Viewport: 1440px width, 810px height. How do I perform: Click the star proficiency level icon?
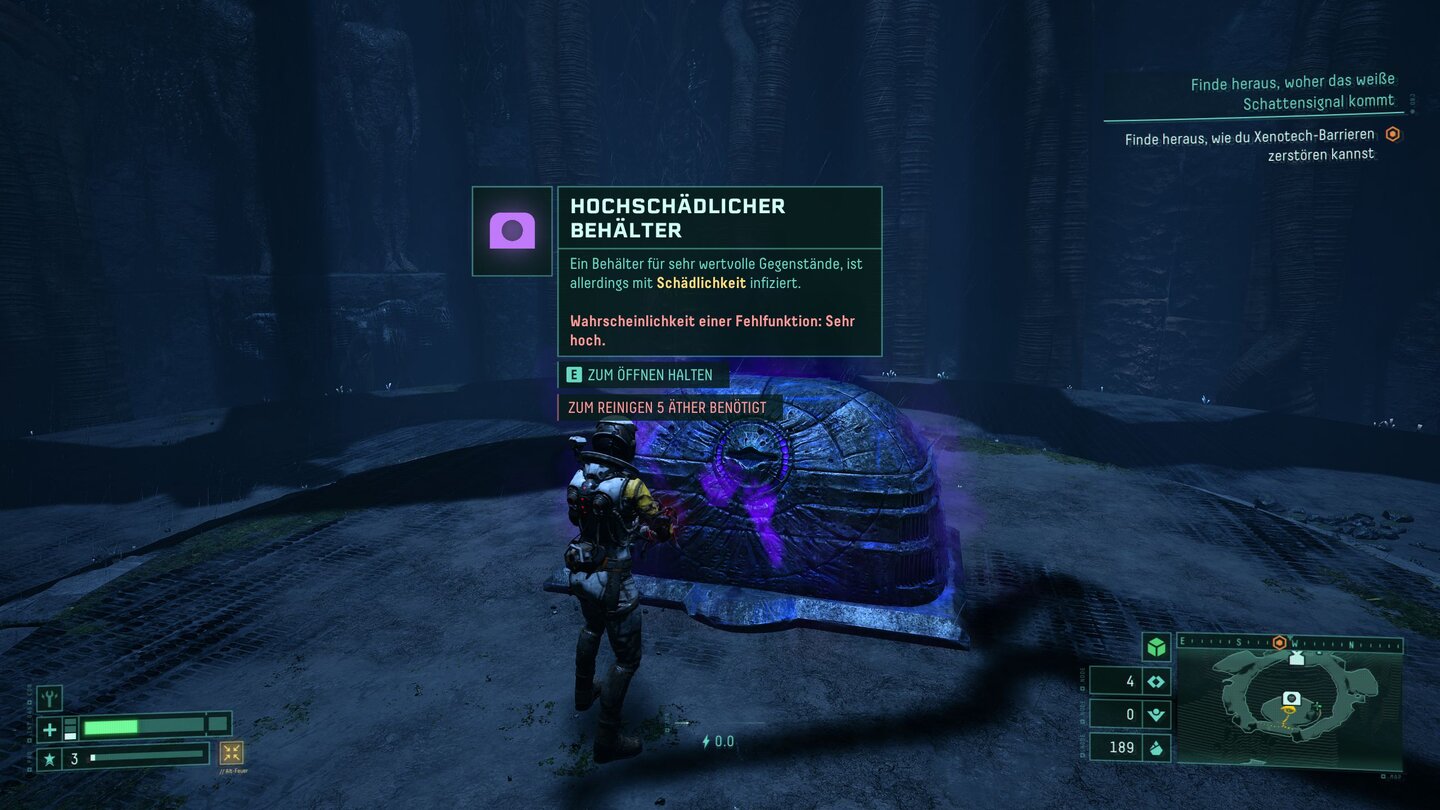coord(49,759)
